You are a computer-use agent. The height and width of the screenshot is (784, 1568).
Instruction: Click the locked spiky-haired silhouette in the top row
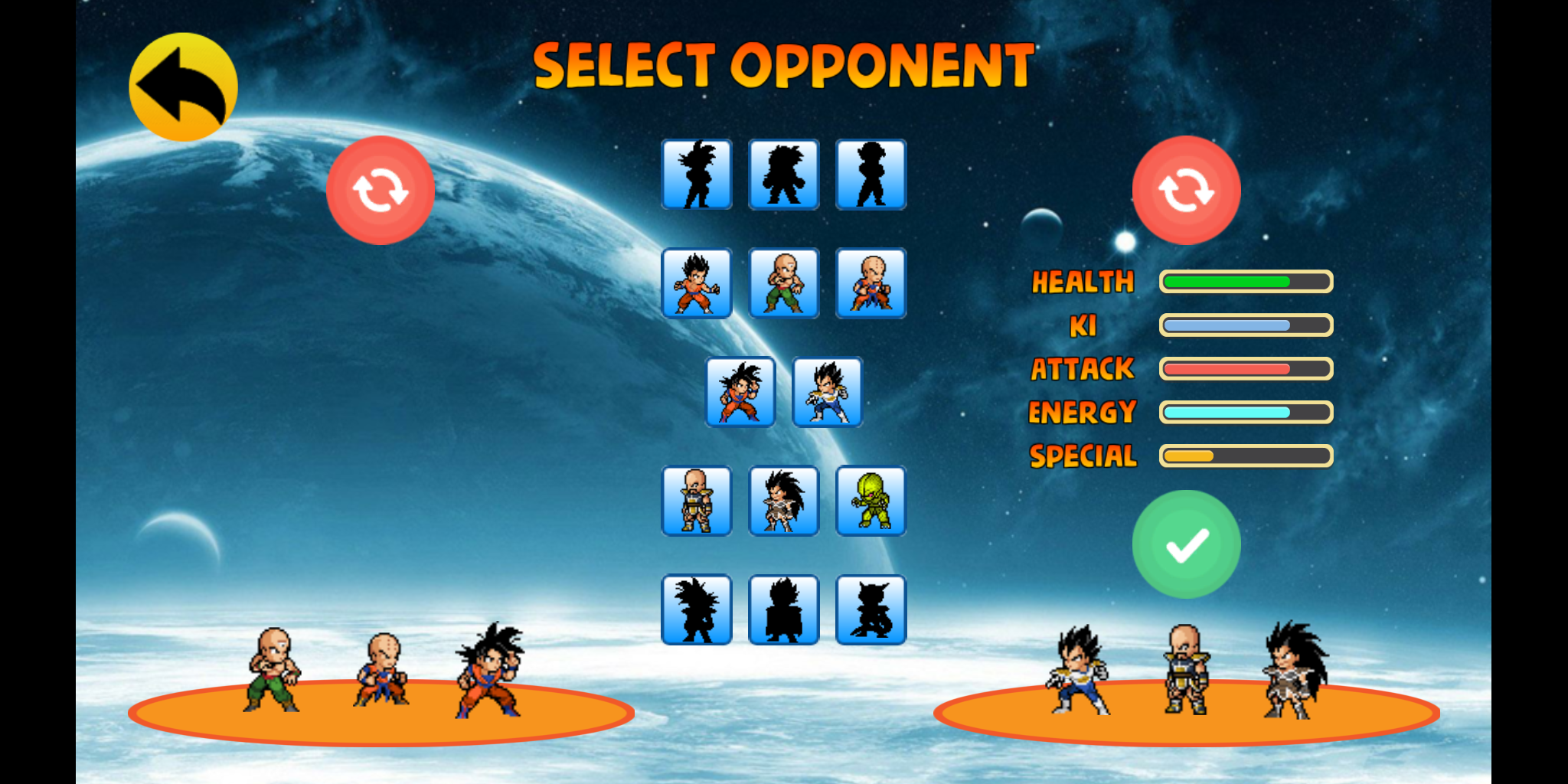pos(783,174)
